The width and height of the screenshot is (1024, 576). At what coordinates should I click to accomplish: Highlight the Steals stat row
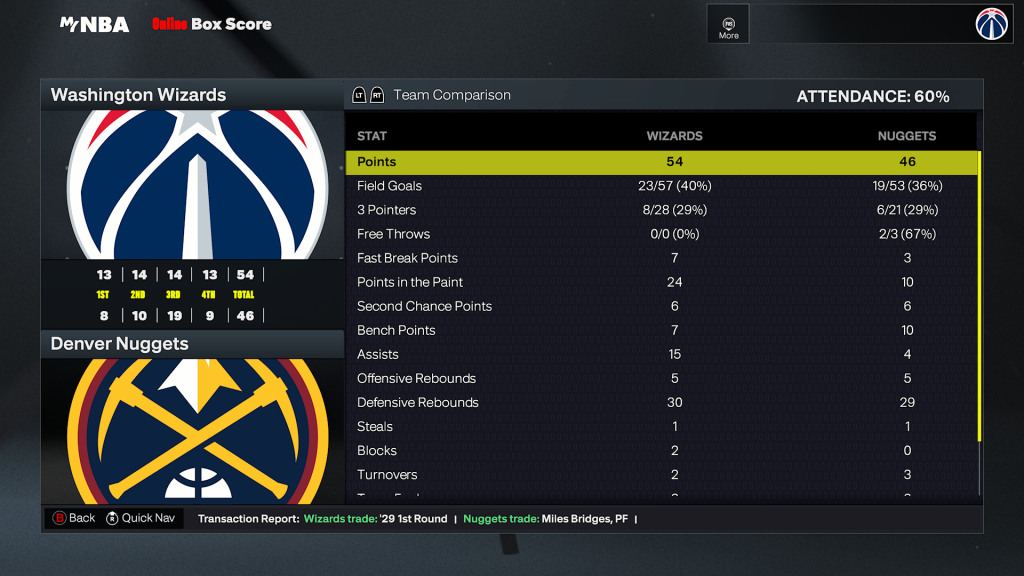[x=661, y=426]
